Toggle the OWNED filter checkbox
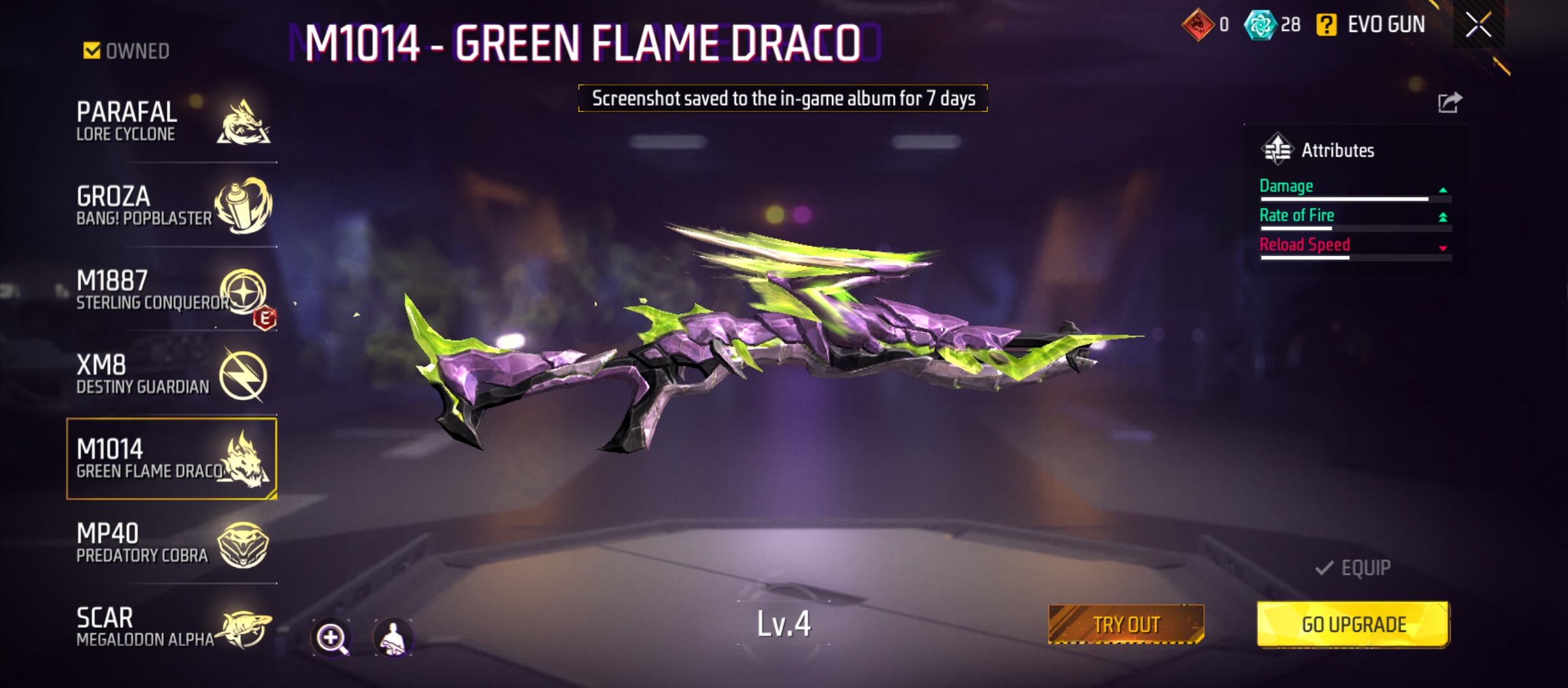The width and height of the screenshot is (1568, 688). pyautogui.click(x=92, y=51)
